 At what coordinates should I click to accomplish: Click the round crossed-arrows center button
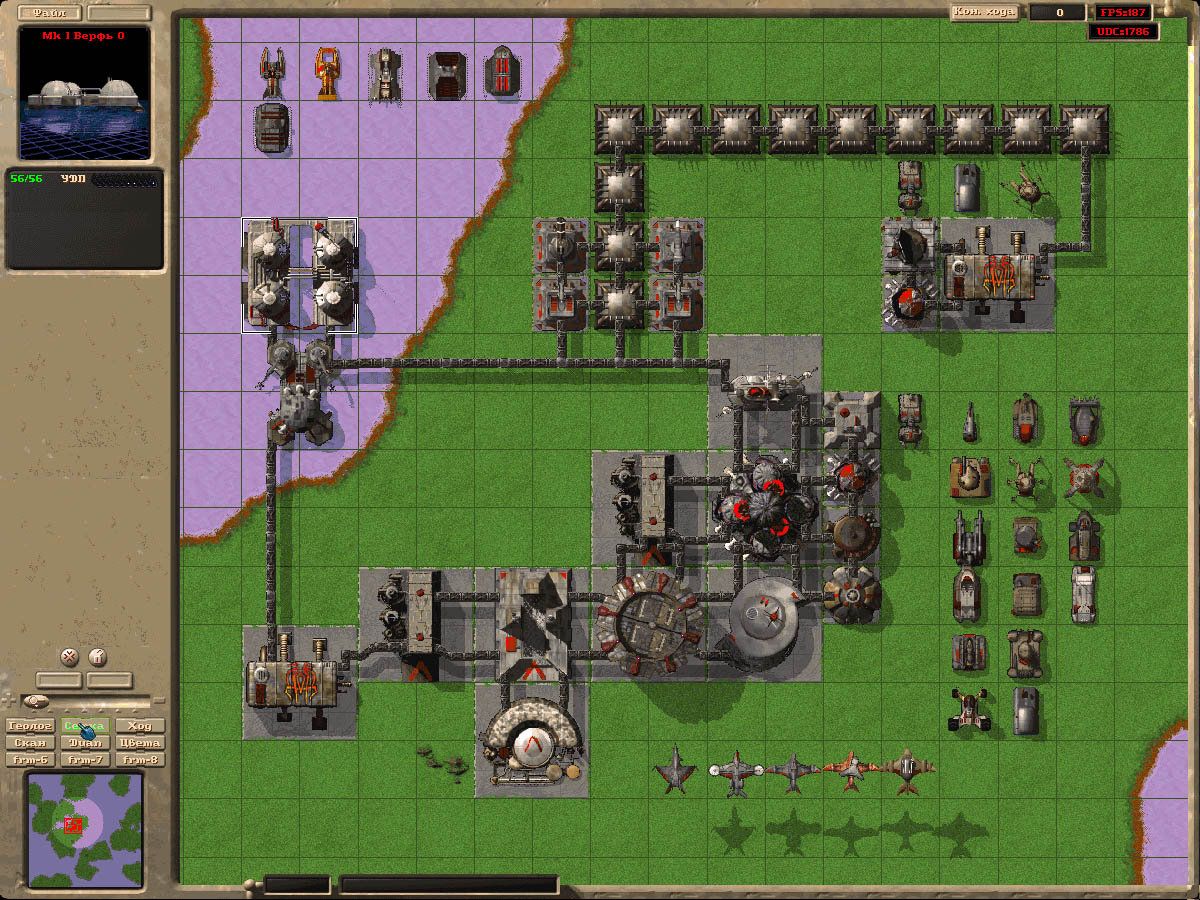[x=69, y=657]
